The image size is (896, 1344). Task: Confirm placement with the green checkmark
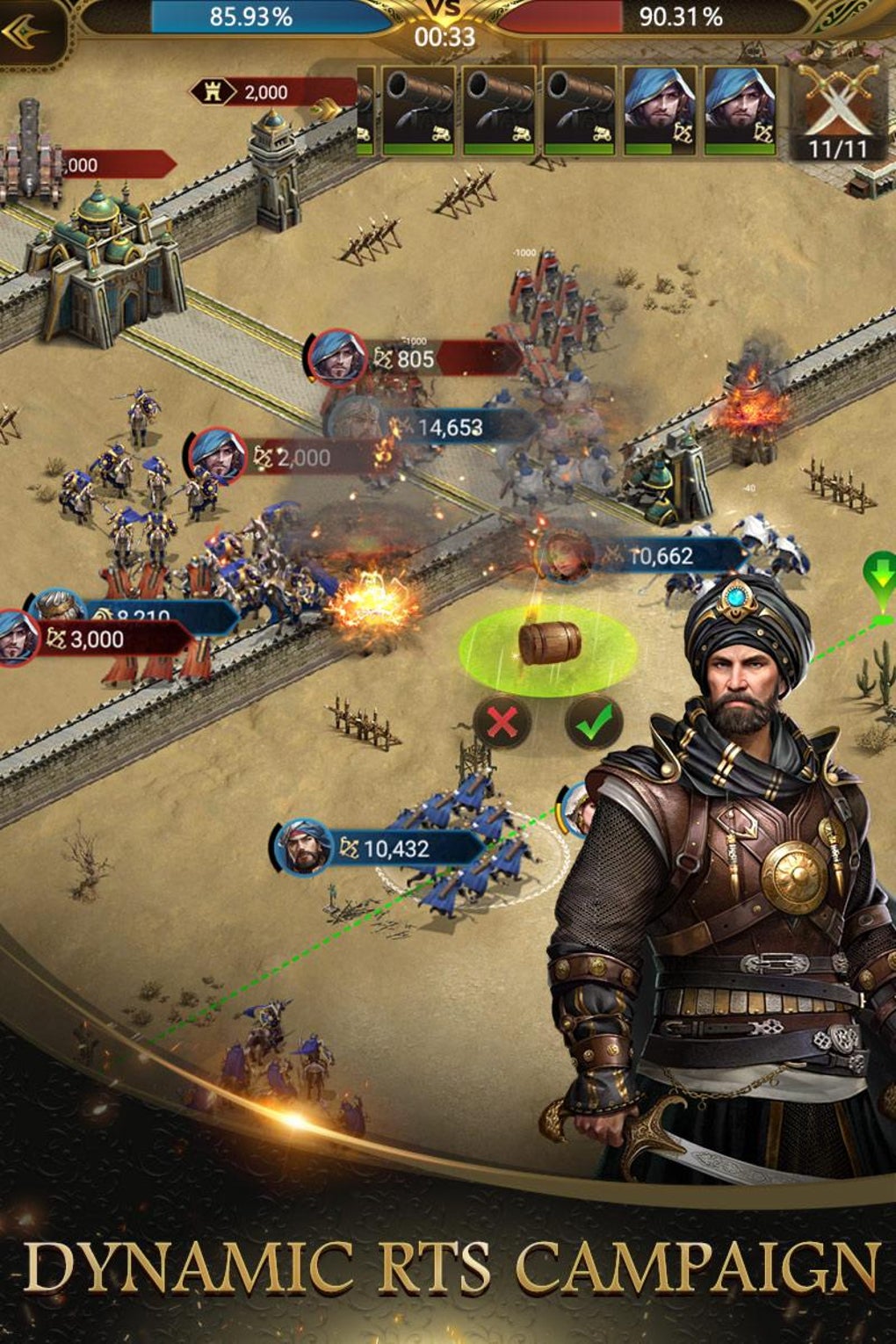[x=594, y=723]
